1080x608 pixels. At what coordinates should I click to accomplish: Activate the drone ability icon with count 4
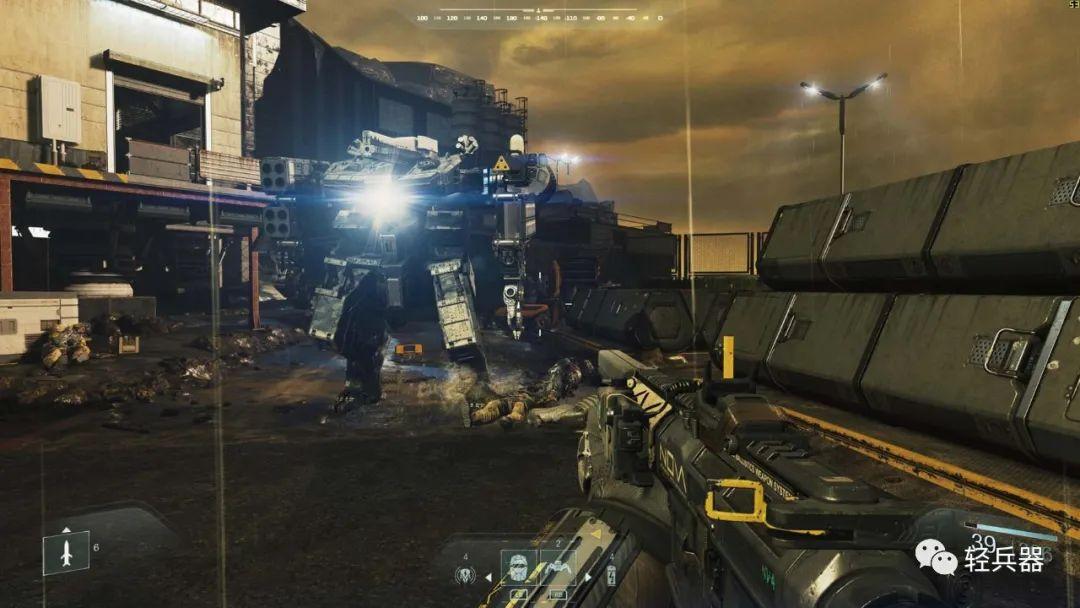(465, 574)
